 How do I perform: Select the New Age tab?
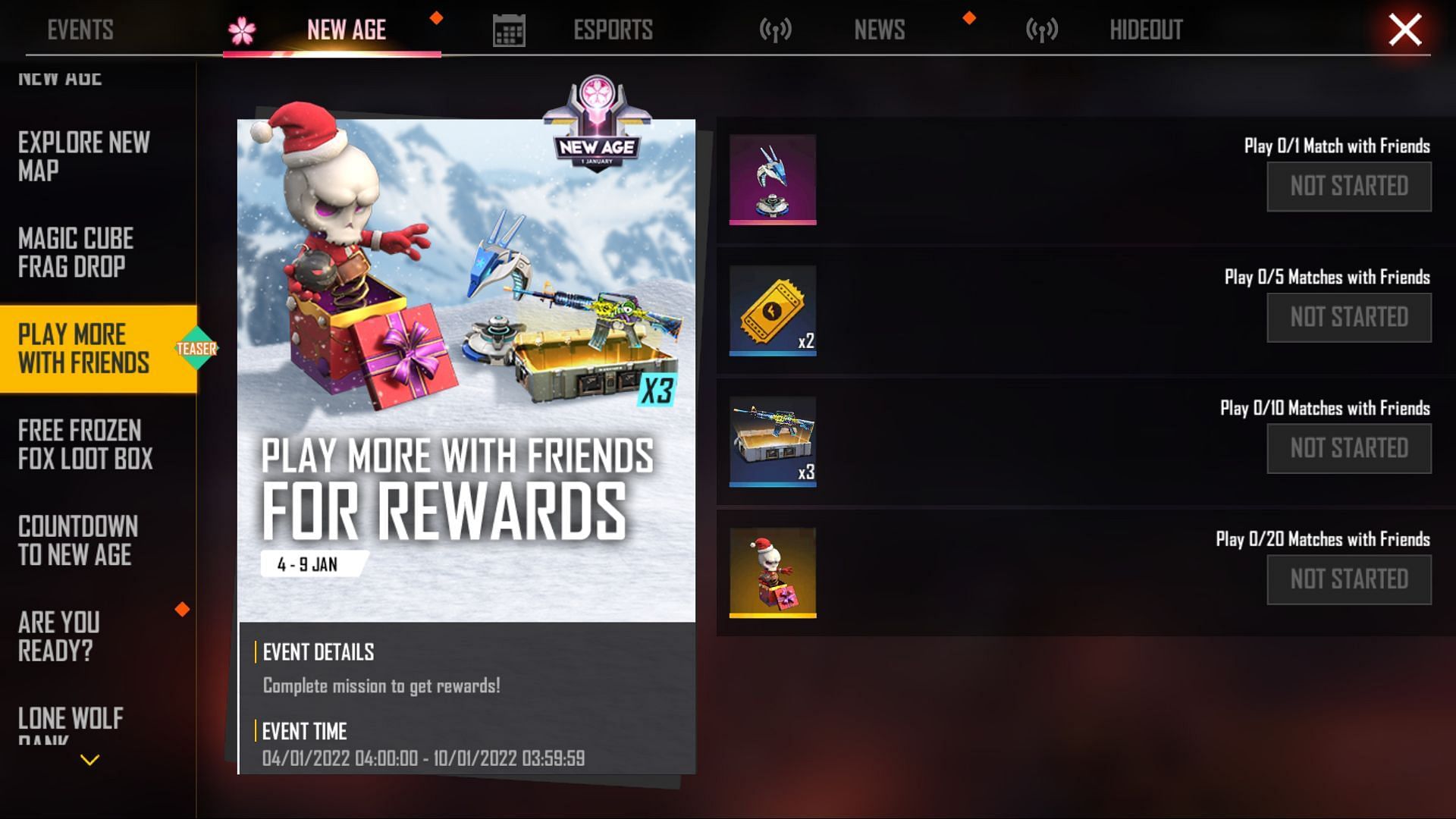point(346,30)
